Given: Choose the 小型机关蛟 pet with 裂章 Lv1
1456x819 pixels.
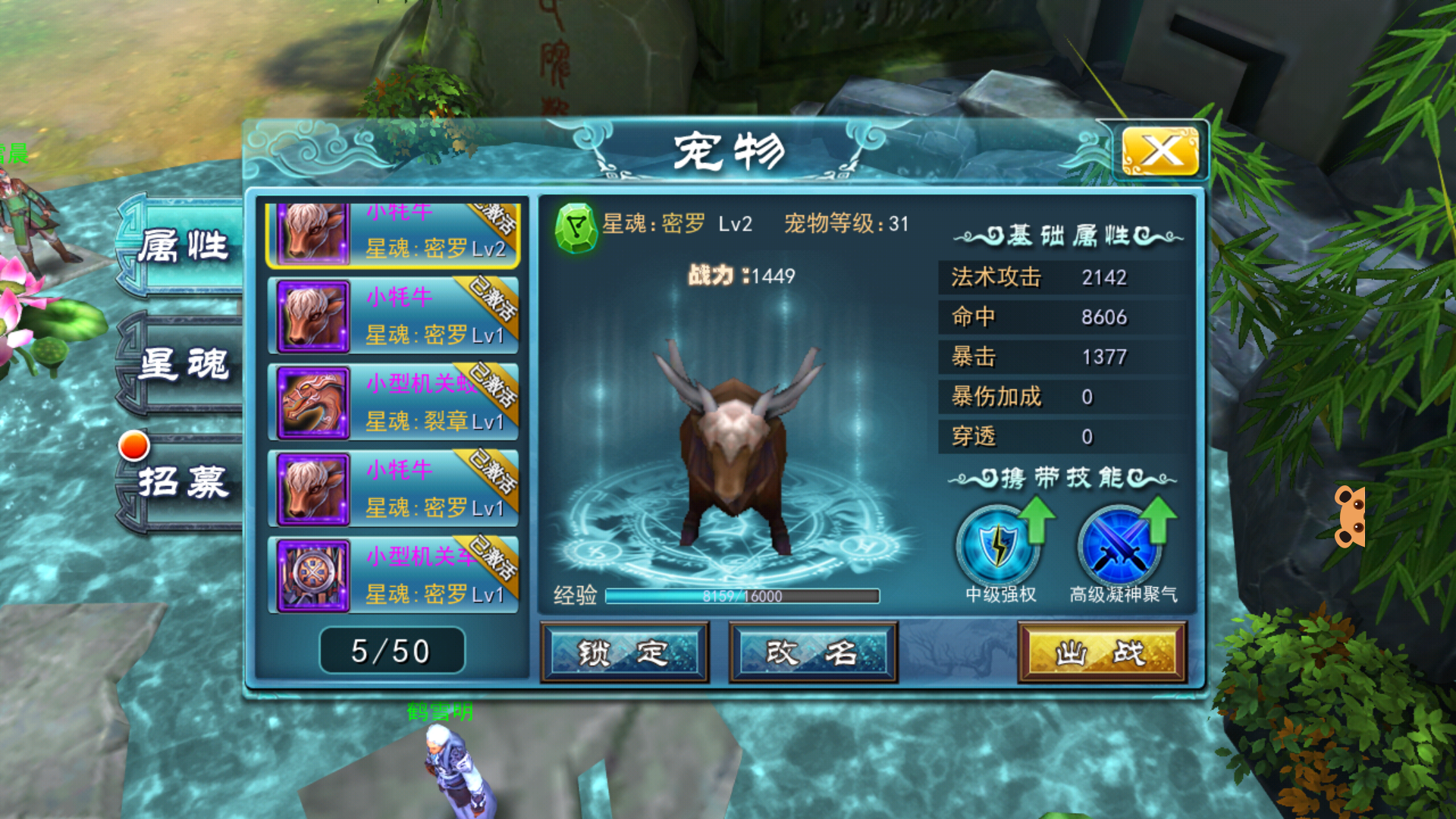Looking at the screenshot, I should pyautogui.click(x=393, y=402).
